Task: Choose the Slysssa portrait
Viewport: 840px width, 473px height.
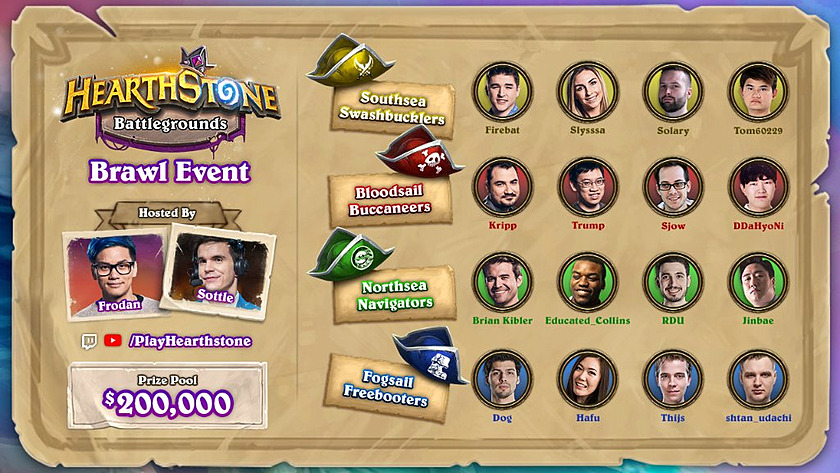Action: point(588,91)
